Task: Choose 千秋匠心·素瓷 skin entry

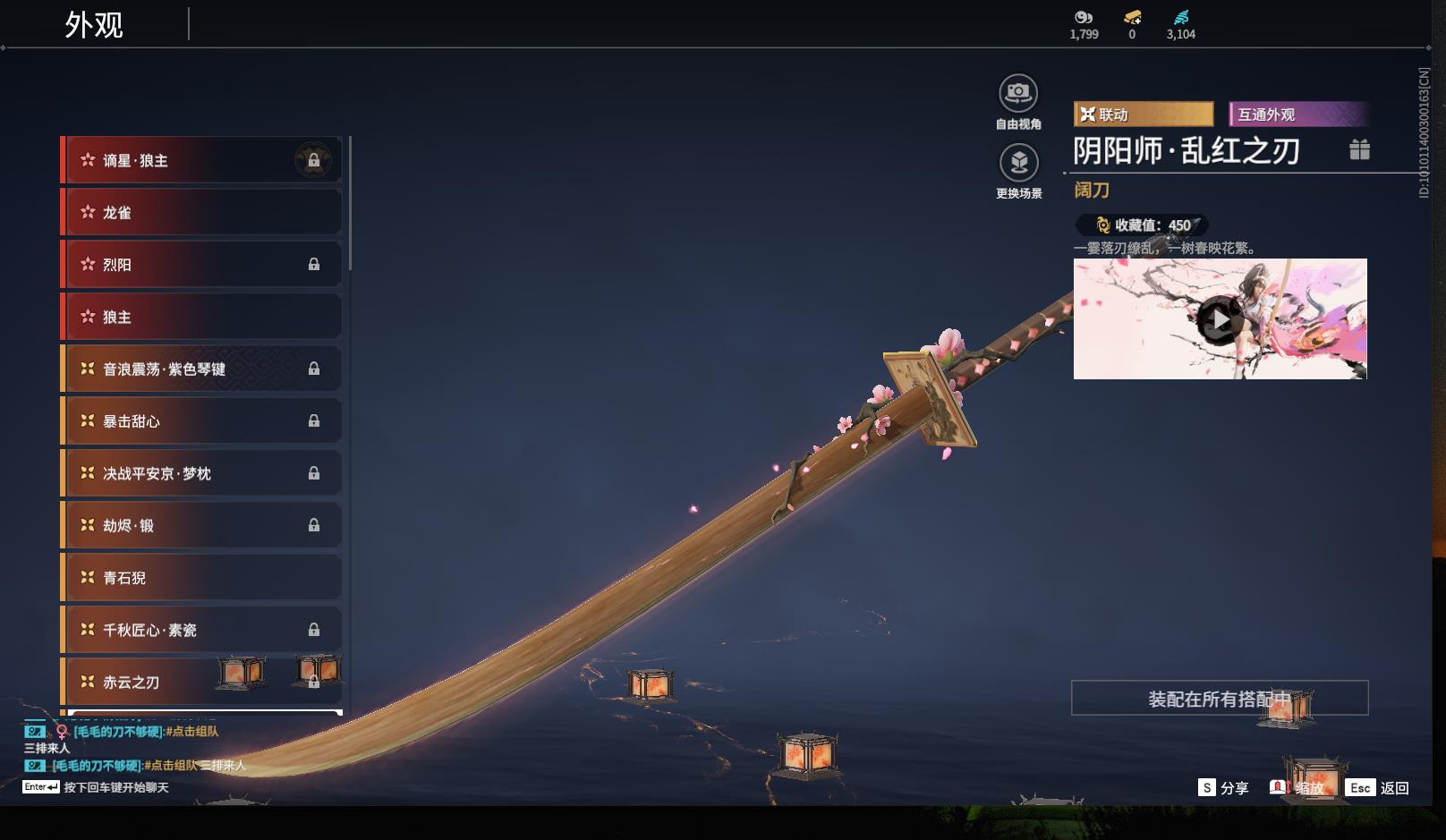Action: 201,630
